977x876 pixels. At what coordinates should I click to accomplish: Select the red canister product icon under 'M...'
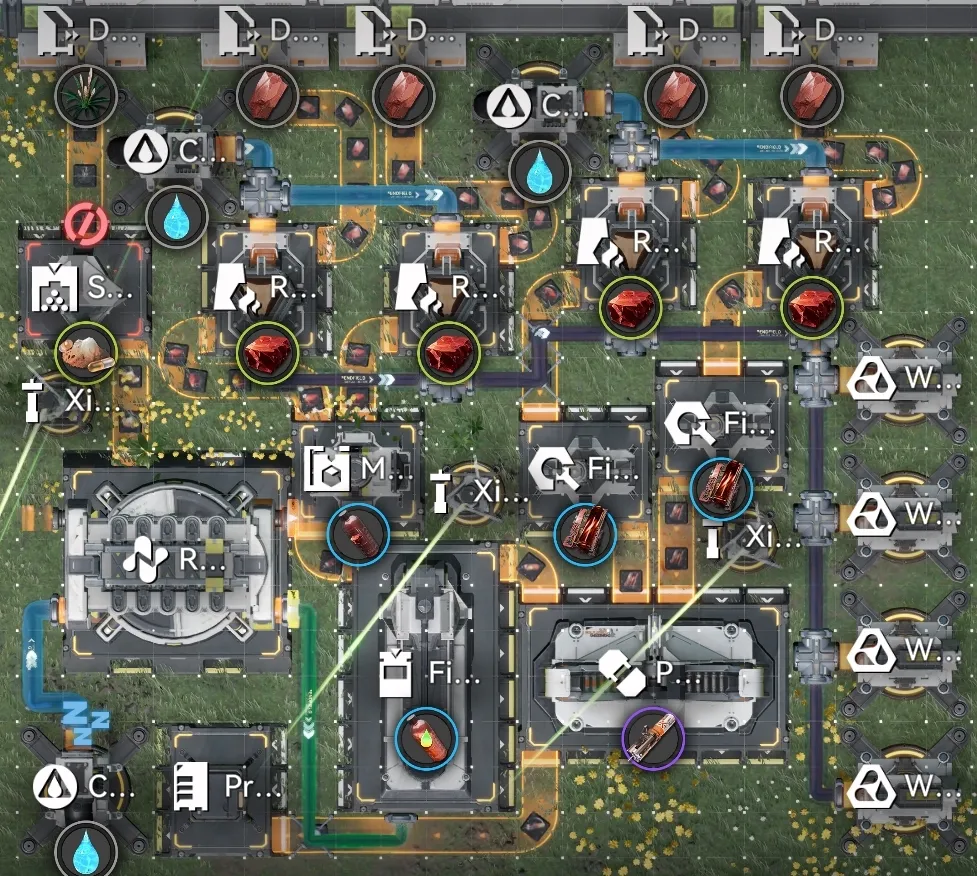pos(357,535)
